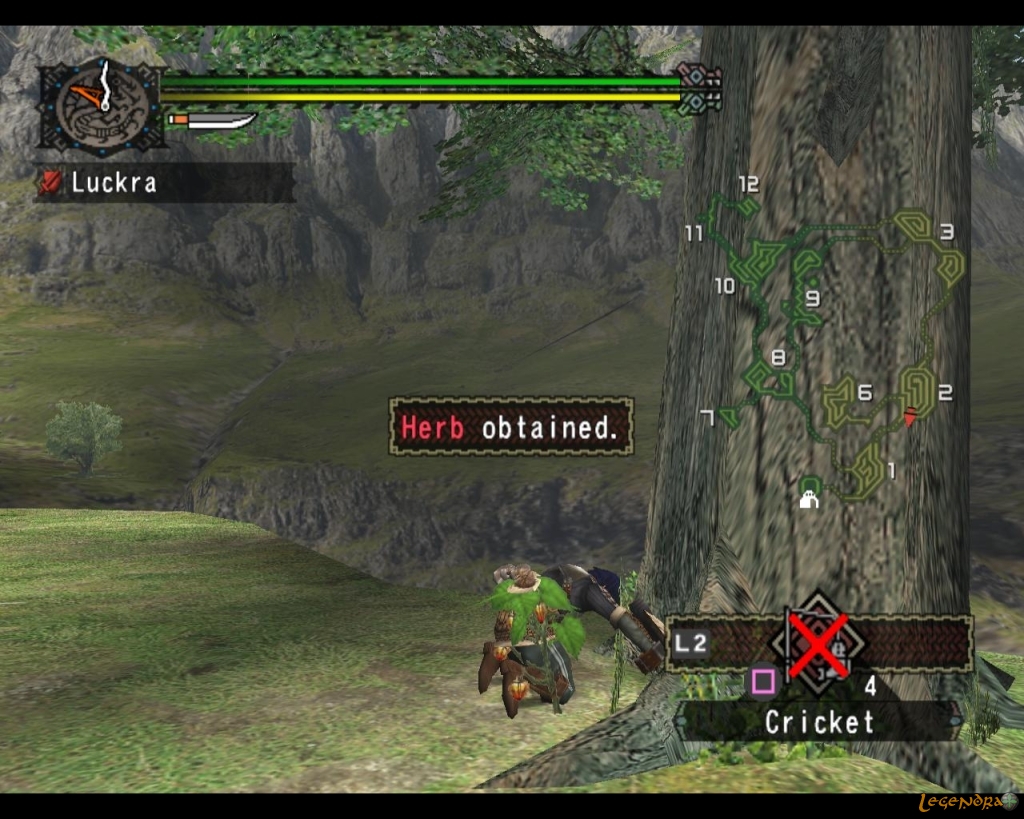Click the Herb obtained notification

coord(510,428)
